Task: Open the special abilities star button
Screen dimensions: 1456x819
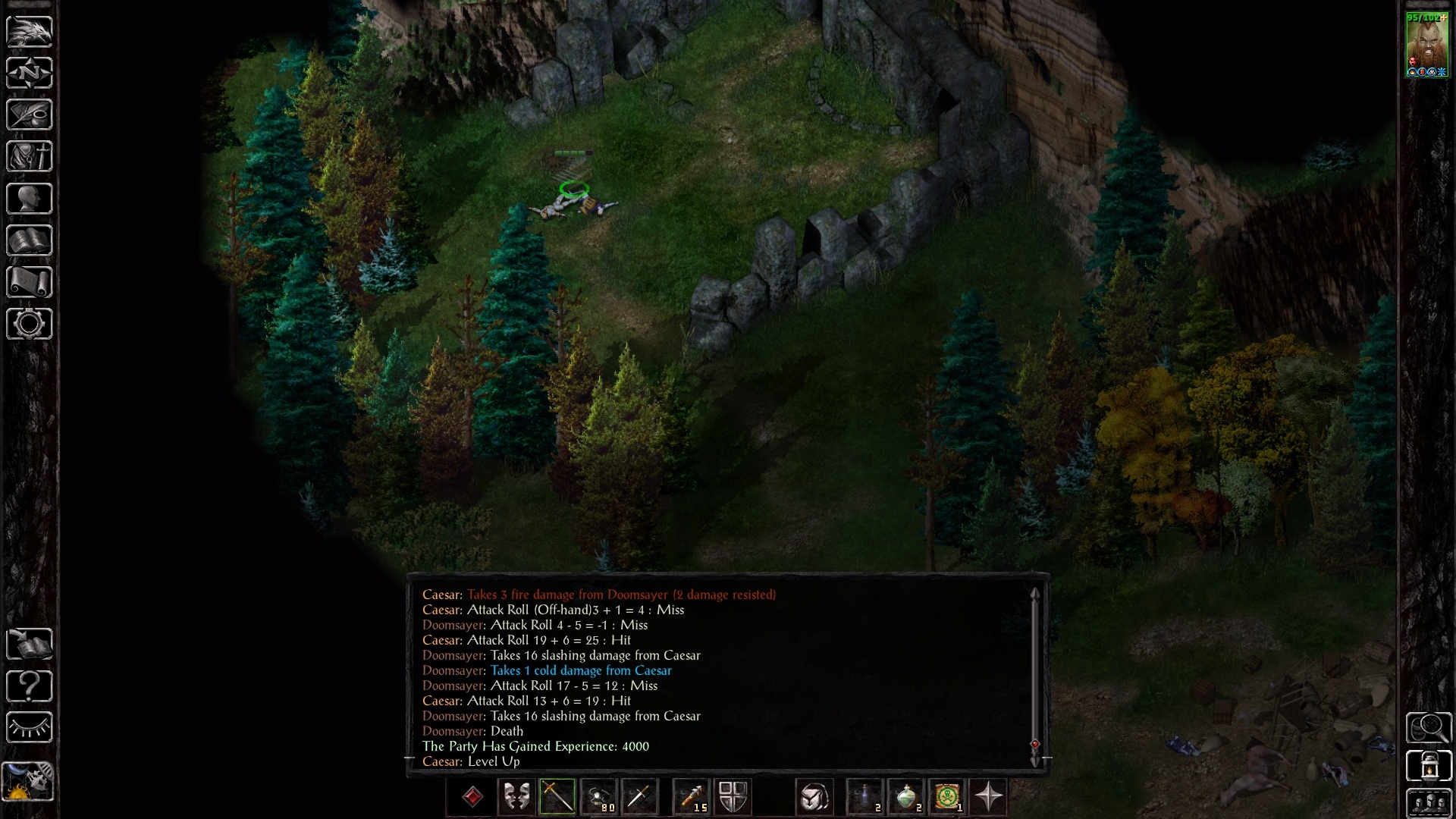Action: tap(988, 797)
